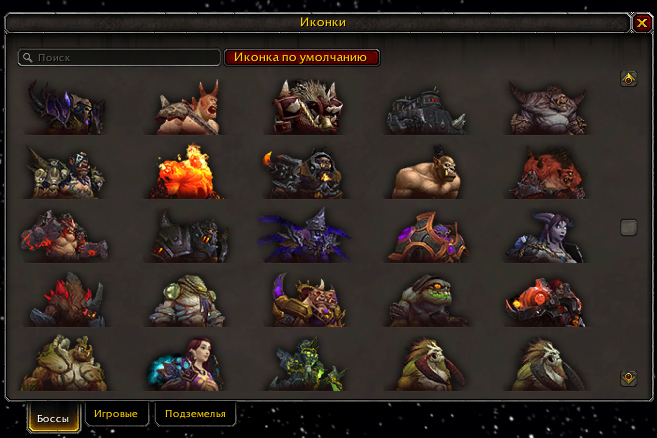Choose the Иконка по умолчанию button

tap(302, 58)
